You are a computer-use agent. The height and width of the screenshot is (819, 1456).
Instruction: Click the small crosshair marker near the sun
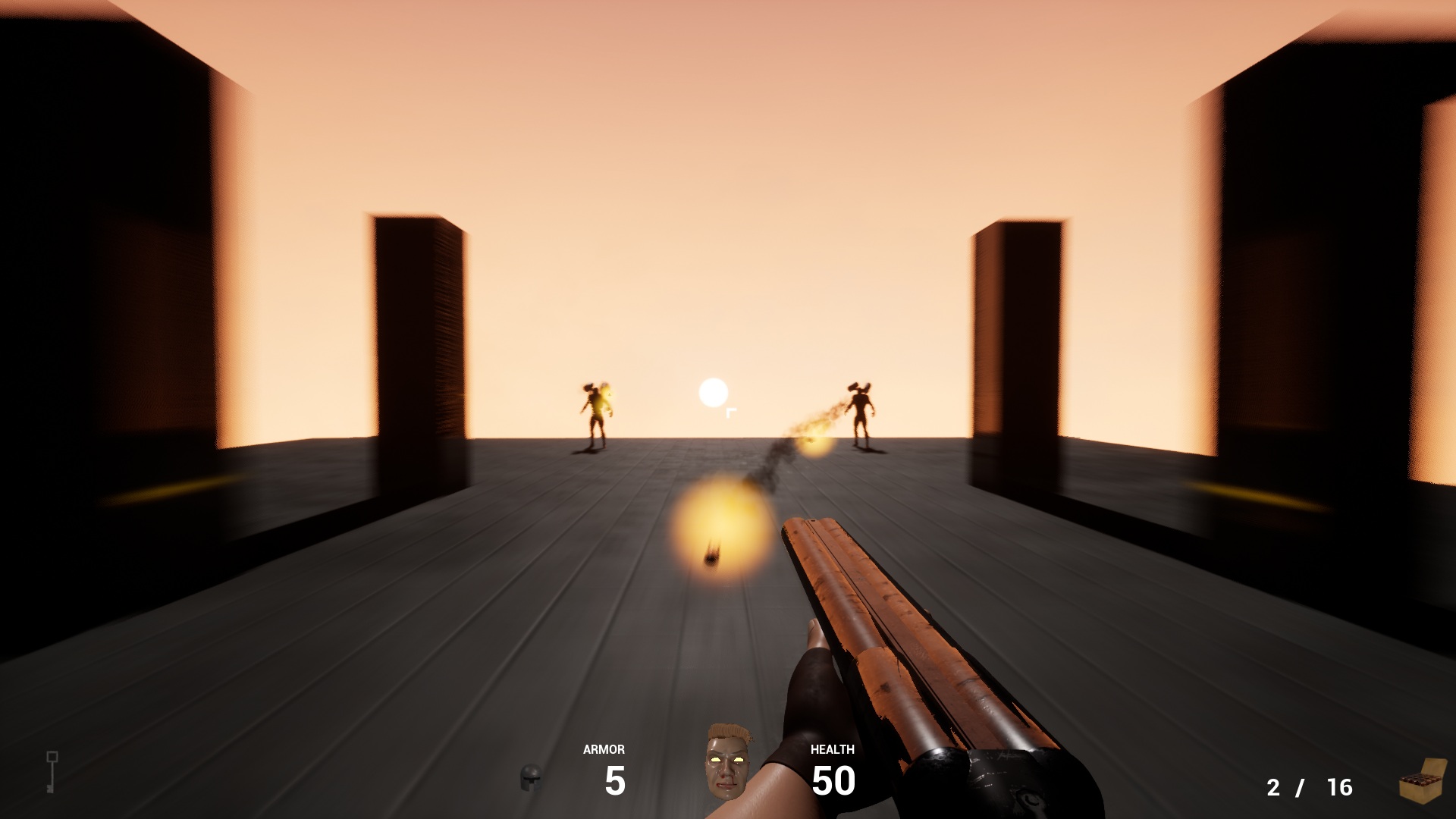pyautogui.click(x=730, y=413)
